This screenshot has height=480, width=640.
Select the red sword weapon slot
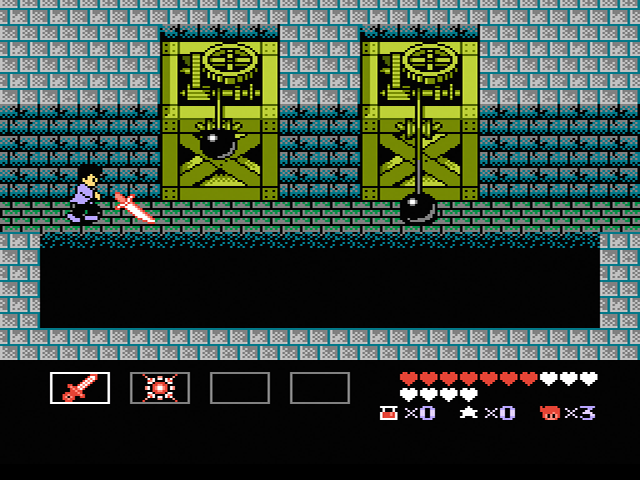point(80,388)
